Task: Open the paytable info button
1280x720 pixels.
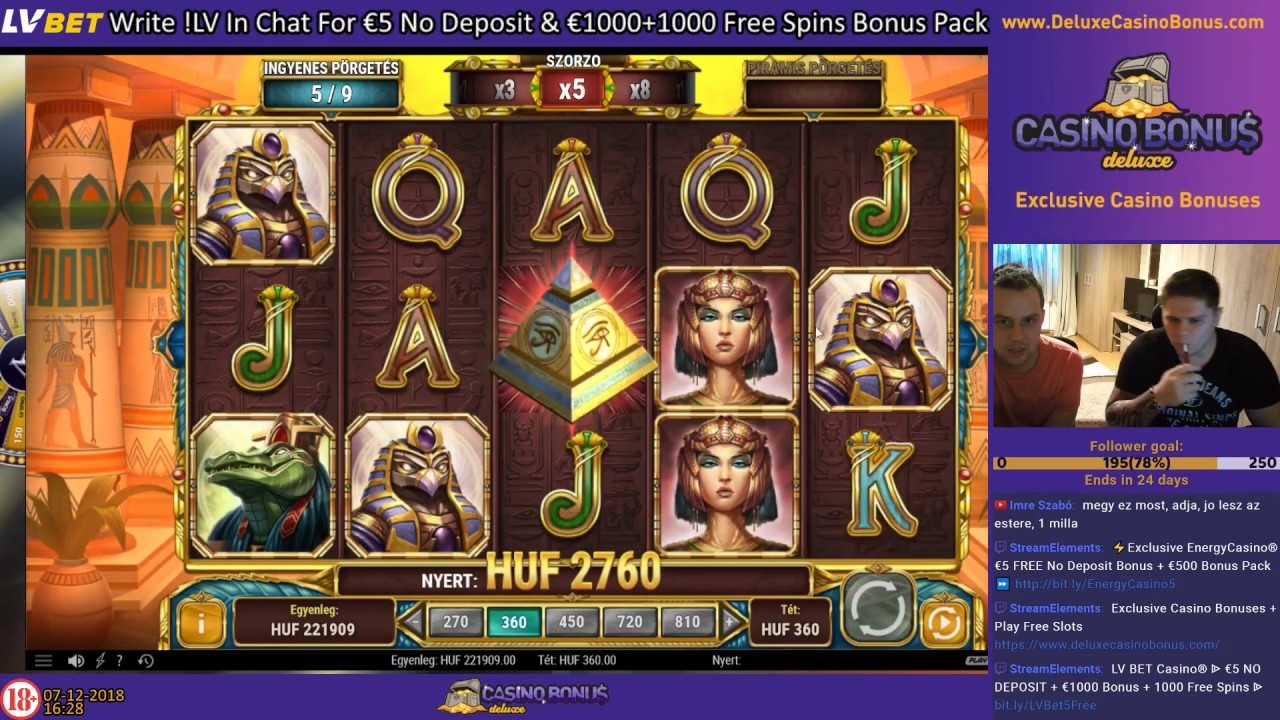Action: tap(201, 623)
